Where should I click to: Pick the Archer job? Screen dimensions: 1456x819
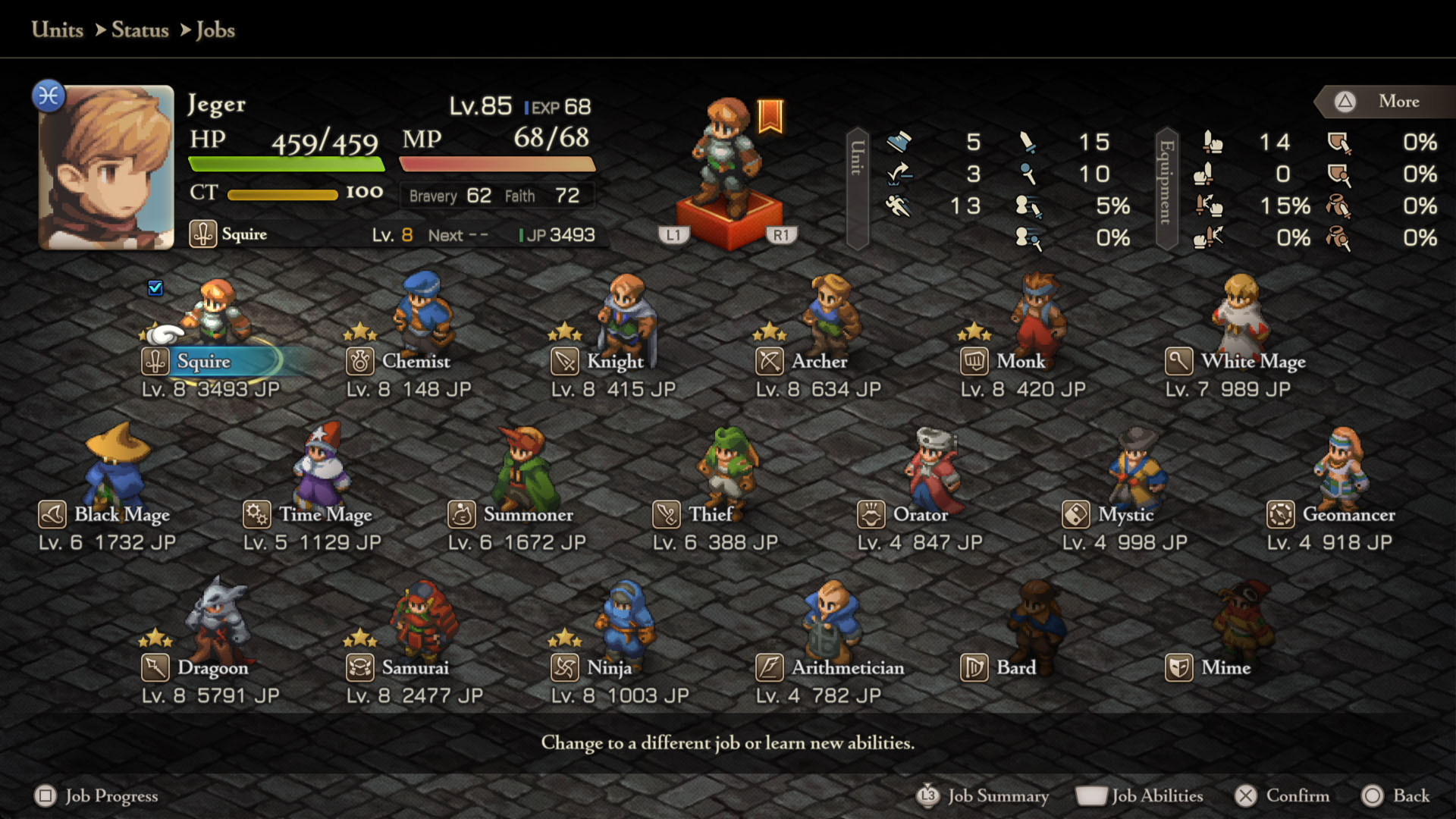819,361
